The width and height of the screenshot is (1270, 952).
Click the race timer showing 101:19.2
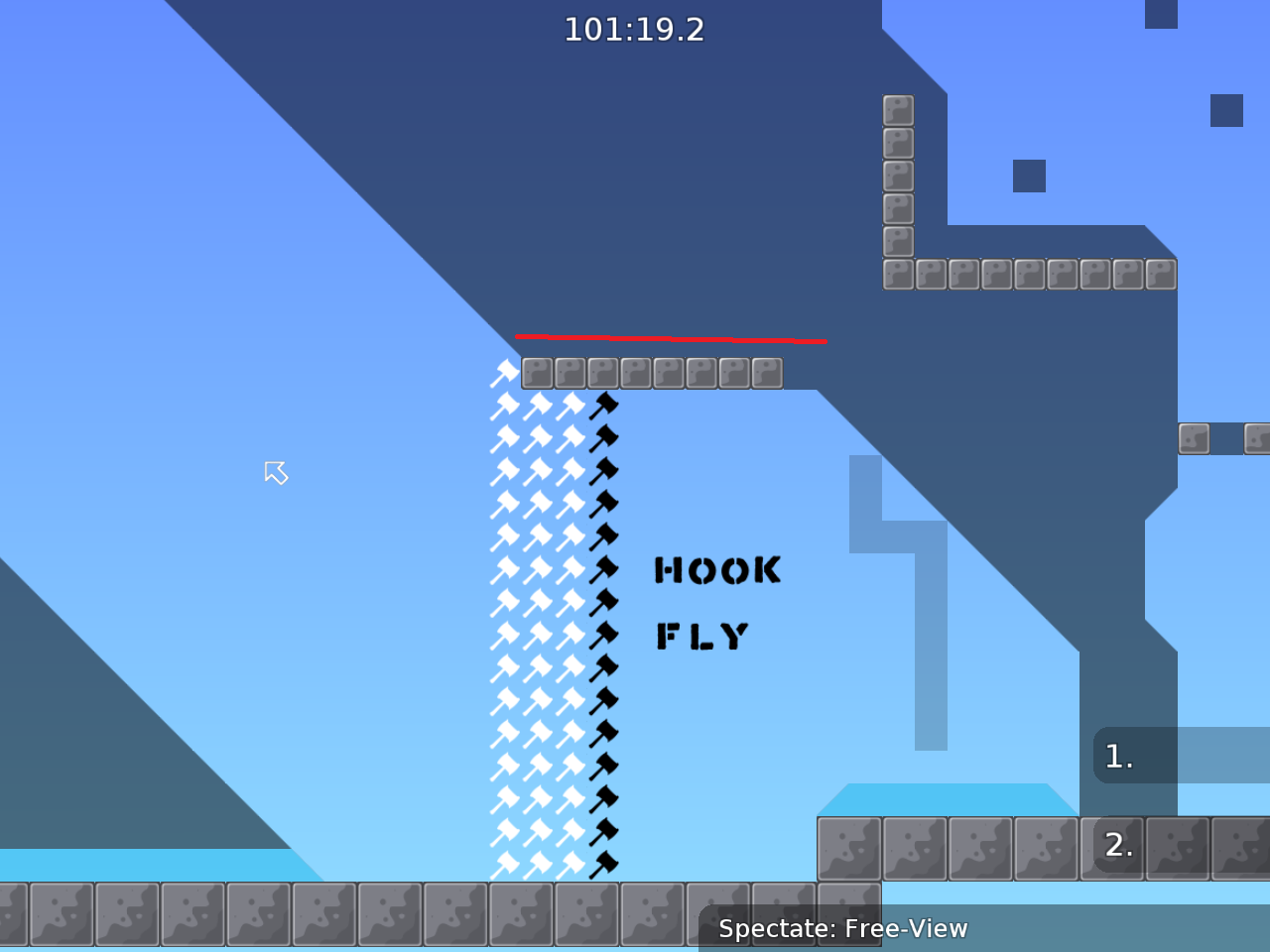(634, 30)
